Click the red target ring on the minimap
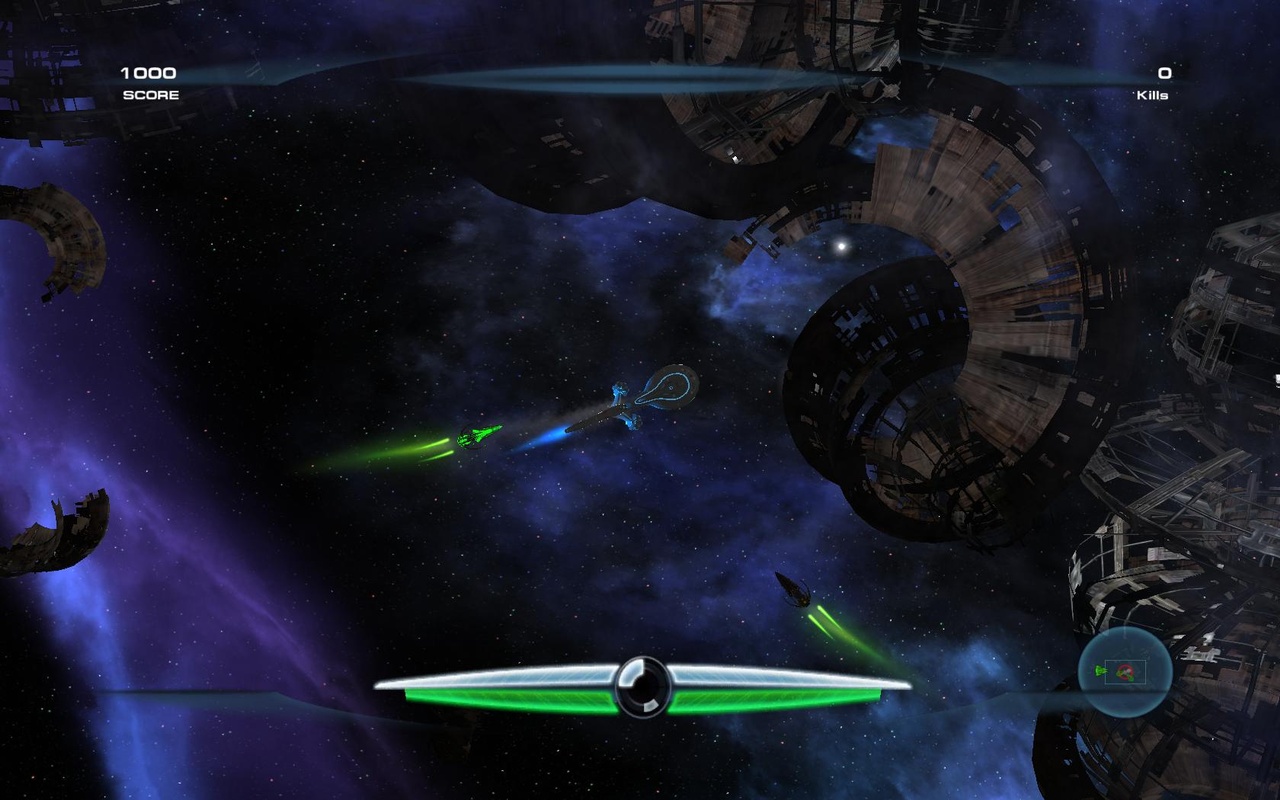1280x800 pixels. pos(1126,672)
